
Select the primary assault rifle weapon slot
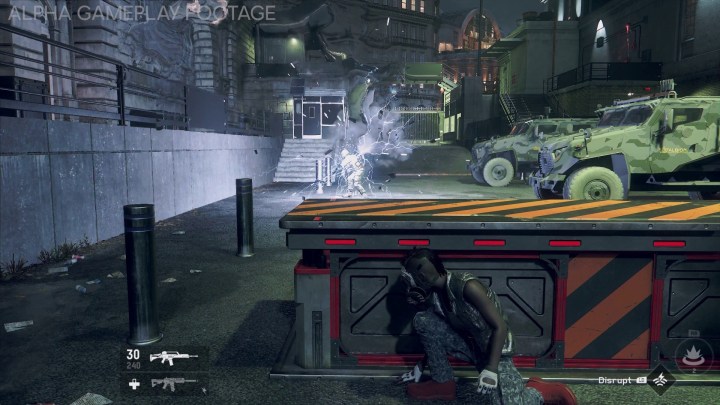coord(174,357)
